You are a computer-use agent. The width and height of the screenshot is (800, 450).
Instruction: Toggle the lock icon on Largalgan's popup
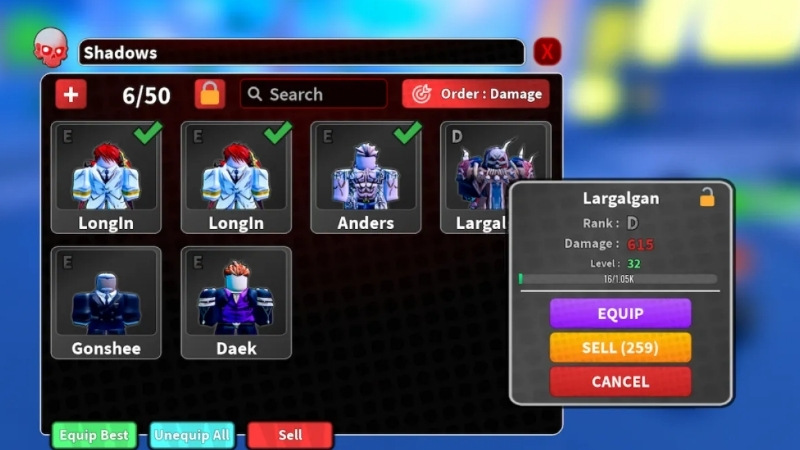pyautogui.click(x=707, y=198)
